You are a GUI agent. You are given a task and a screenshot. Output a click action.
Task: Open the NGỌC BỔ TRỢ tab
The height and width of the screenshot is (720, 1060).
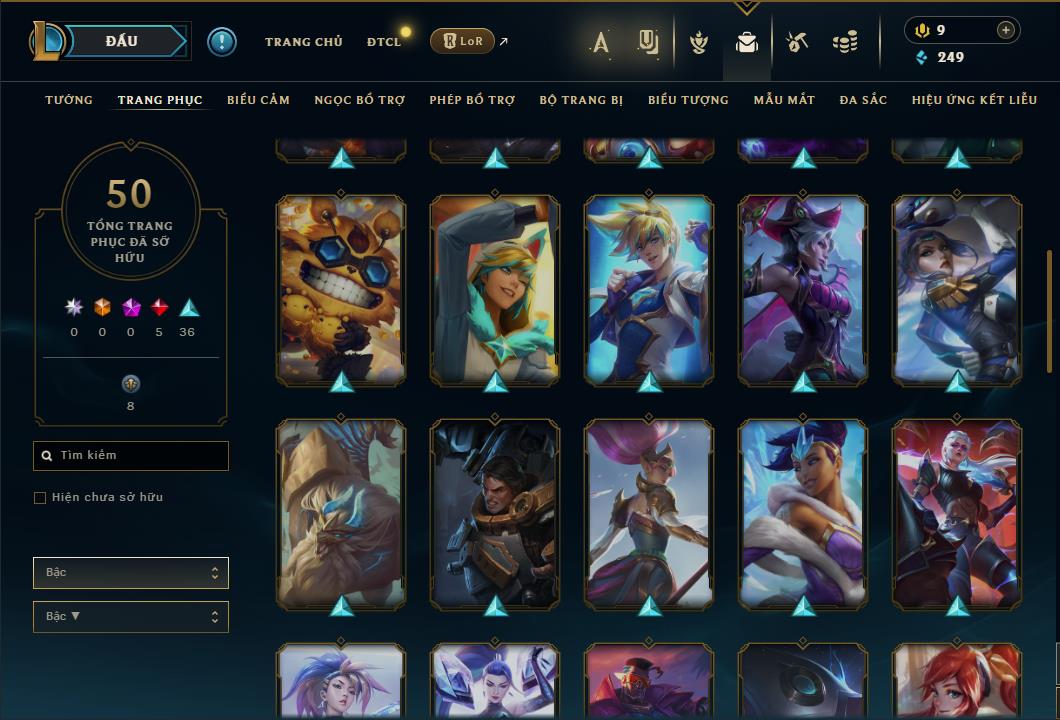pyautogui.click(x=359, y=100)
